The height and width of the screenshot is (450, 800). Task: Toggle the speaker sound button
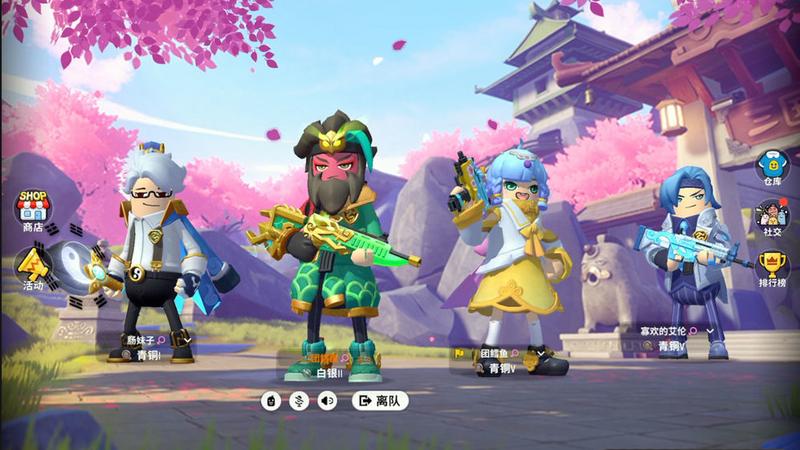pyautogui.click(x=326, y=401)
